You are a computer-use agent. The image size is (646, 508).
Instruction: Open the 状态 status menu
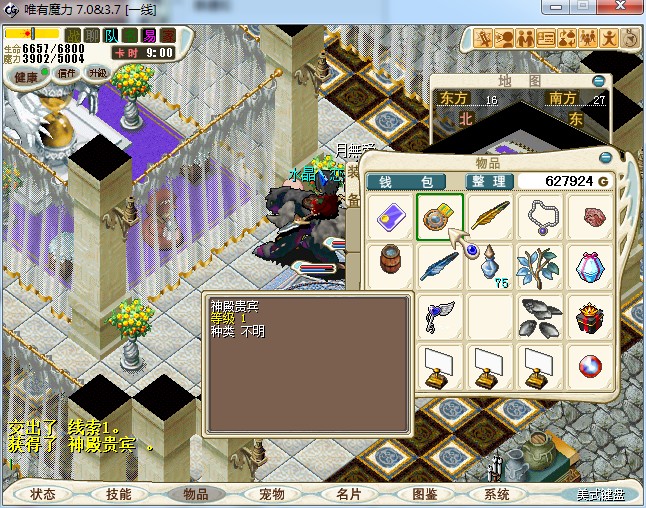43,494
